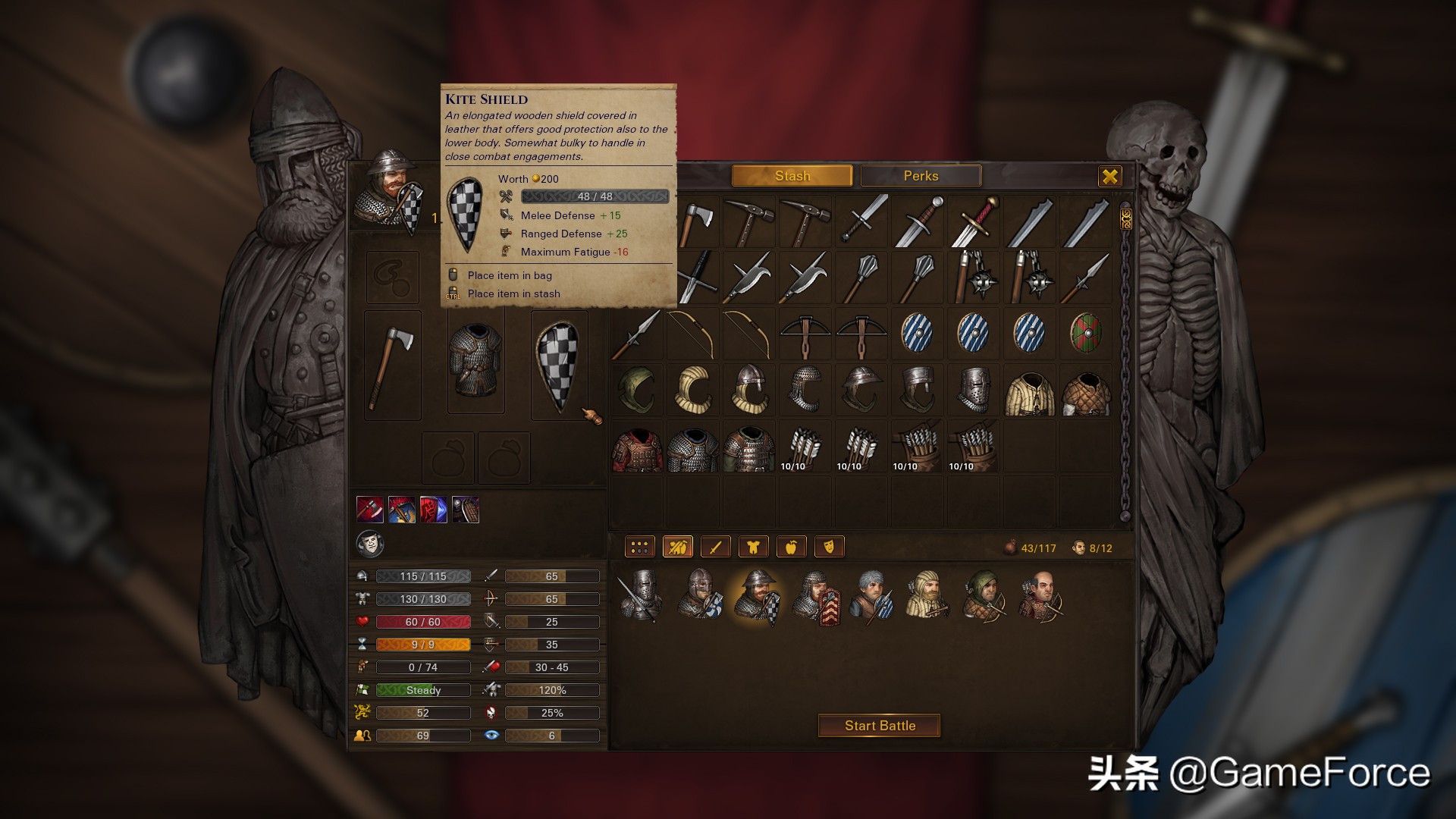Viewport: 1456px width, 819px height.
Task: Select the closed great helm in stash
Action: point(974,390)
